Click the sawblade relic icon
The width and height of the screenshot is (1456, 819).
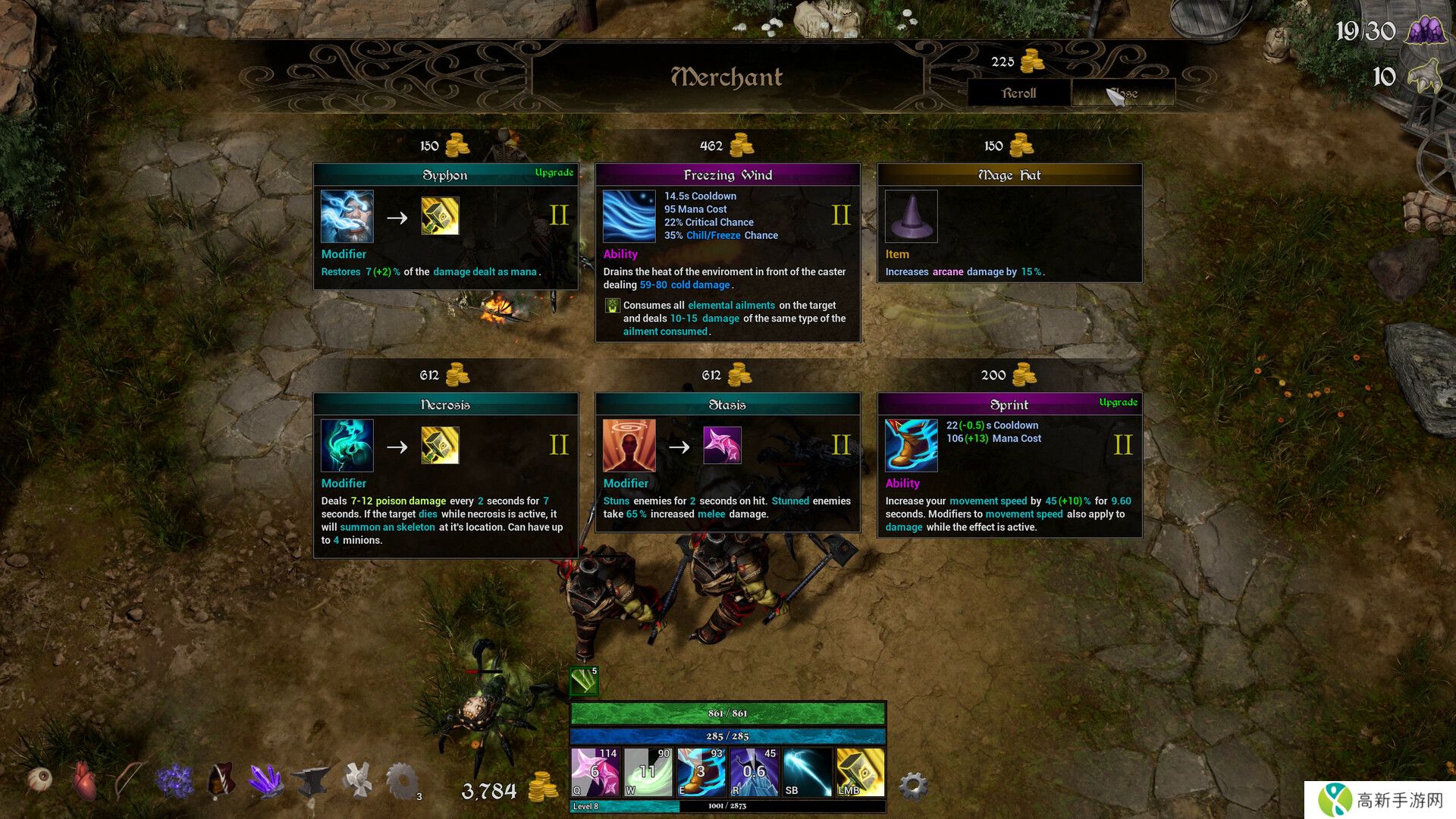click(402, 780)
